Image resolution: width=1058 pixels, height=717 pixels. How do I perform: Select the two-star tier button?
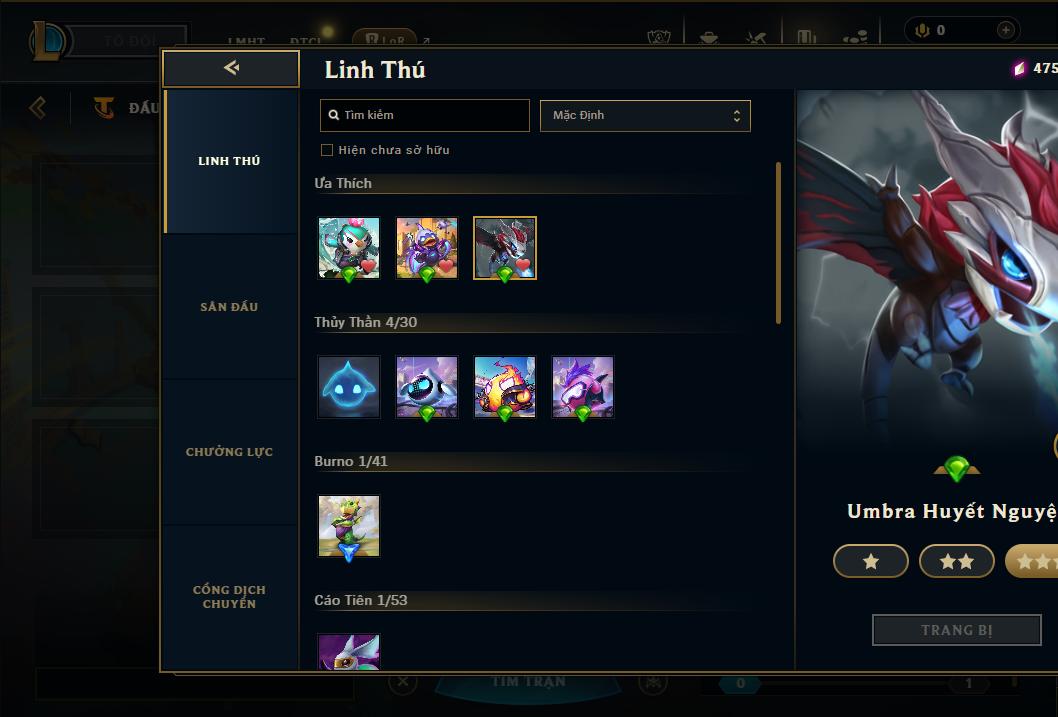coord(957,562)
